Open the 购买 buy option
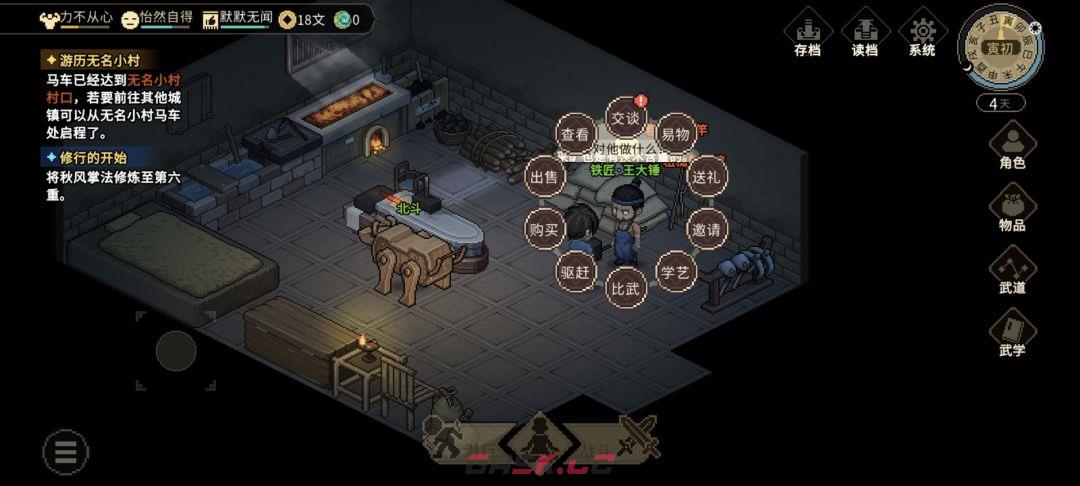Screen dimensions: 1080x486 point(545,229)
